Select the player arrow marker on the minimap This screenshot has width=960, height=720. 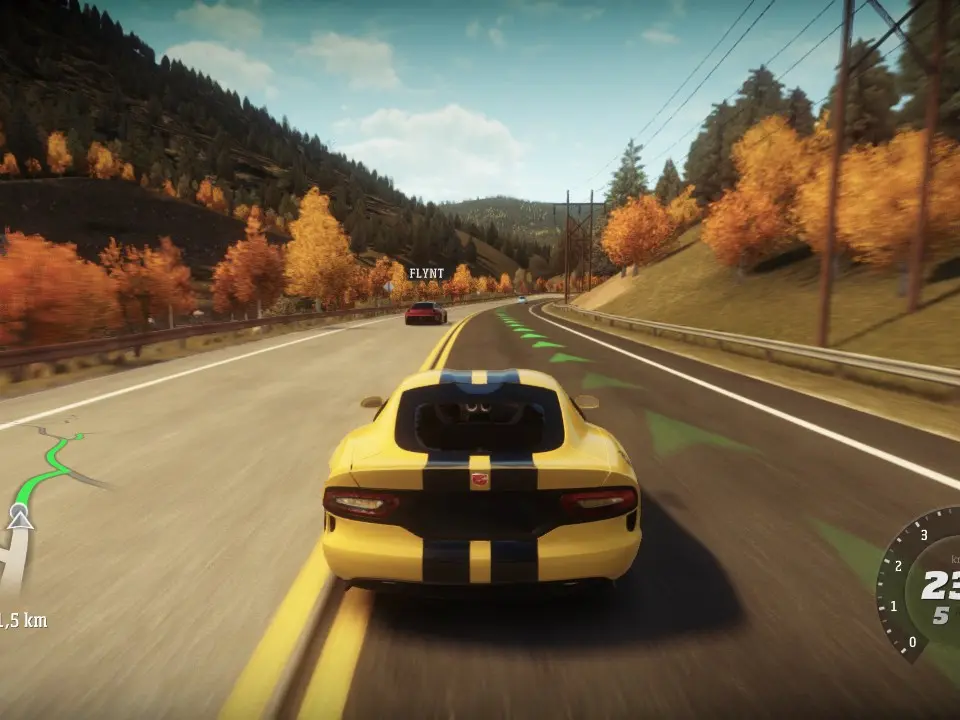click(19, 518)
